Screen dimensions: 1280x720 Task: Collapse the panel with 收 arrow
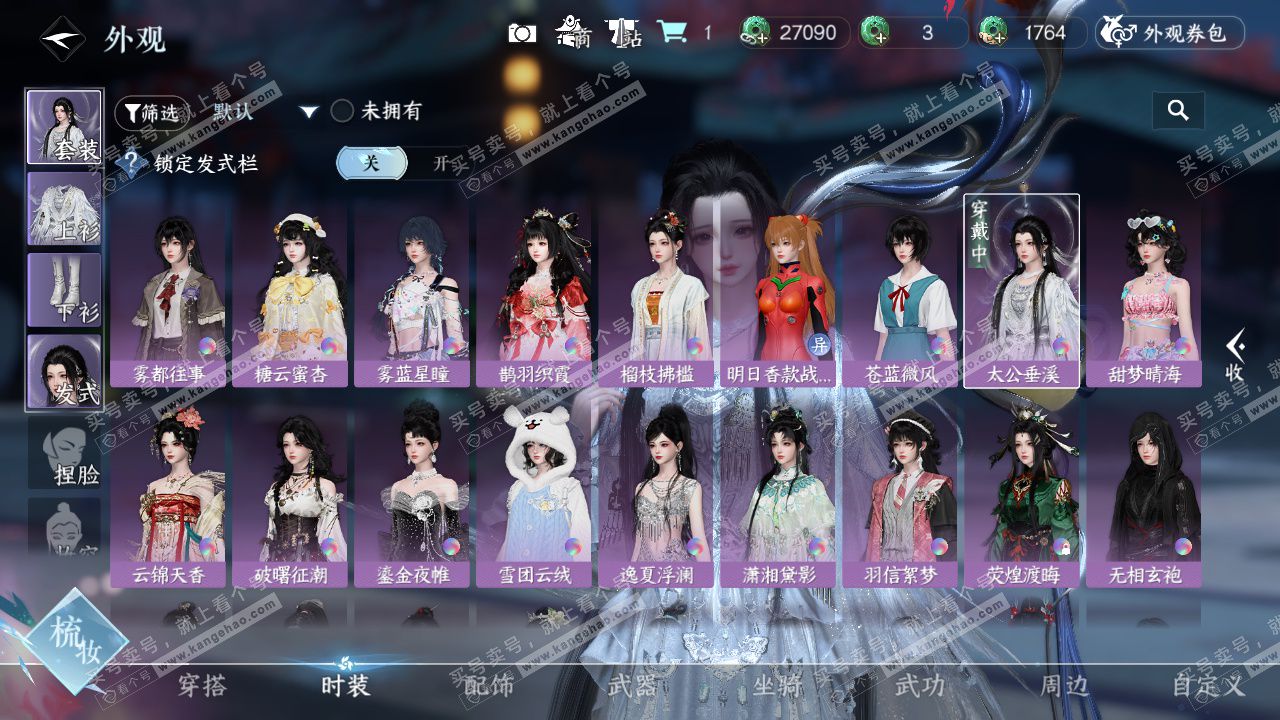(x=1236, y=355)
